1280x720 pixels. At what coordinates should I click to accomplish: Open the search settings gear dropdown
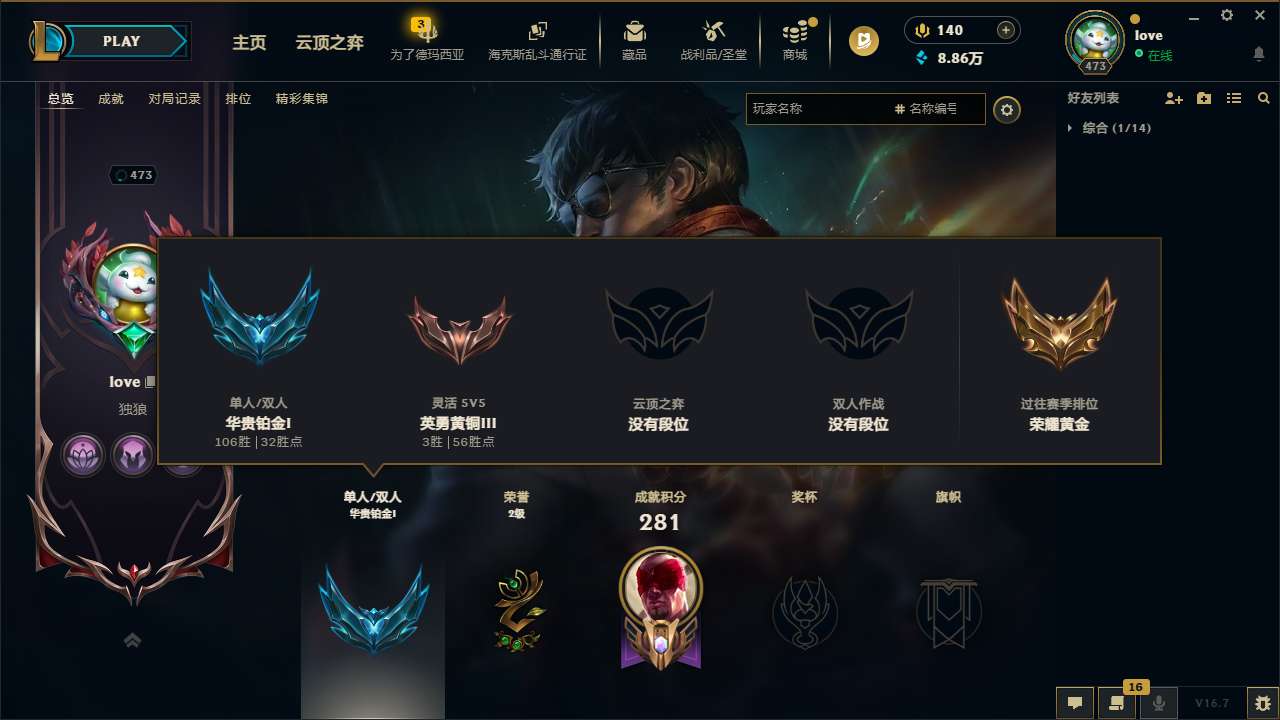(1007, 110)
